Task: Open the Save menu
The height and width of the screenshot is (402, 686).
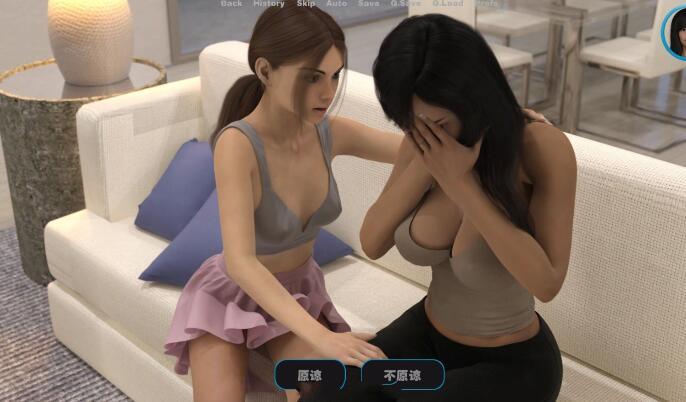Action: pyautogui.click(x=368, y=4)
